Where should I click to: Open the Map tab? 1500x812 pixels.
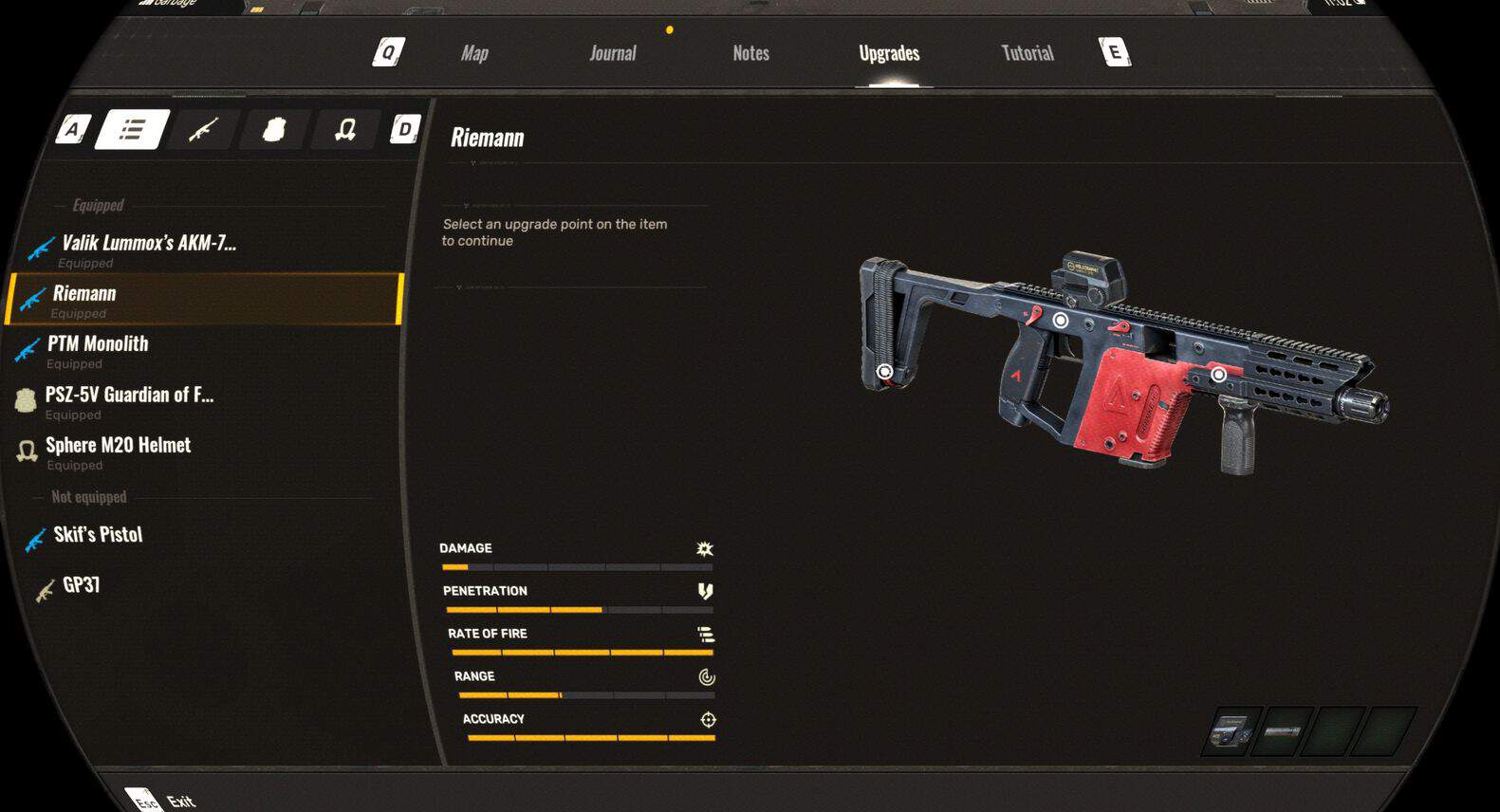[x=474, y=53]
